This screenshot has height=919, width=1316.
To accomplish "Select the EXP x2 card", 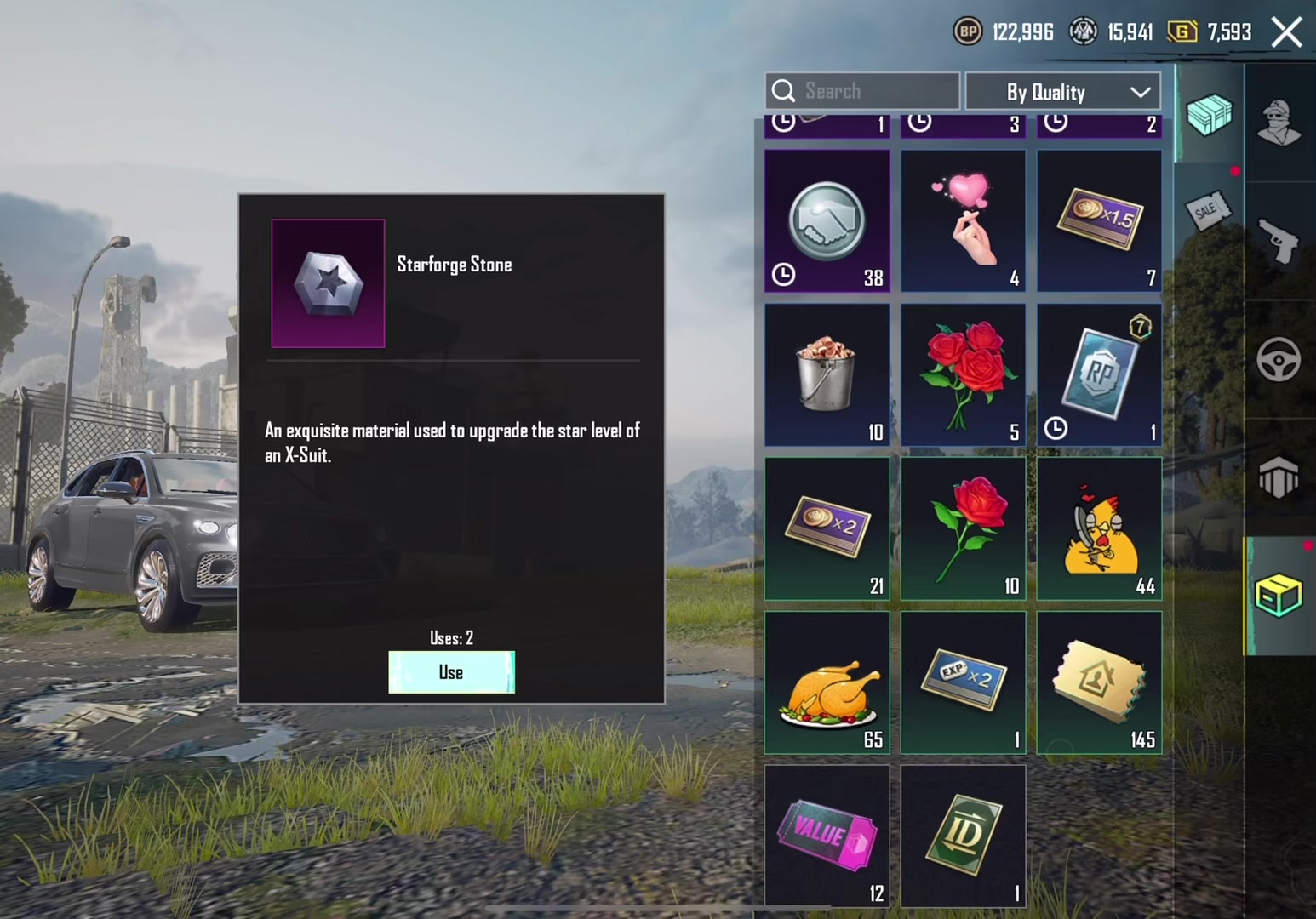I will 964,683.
